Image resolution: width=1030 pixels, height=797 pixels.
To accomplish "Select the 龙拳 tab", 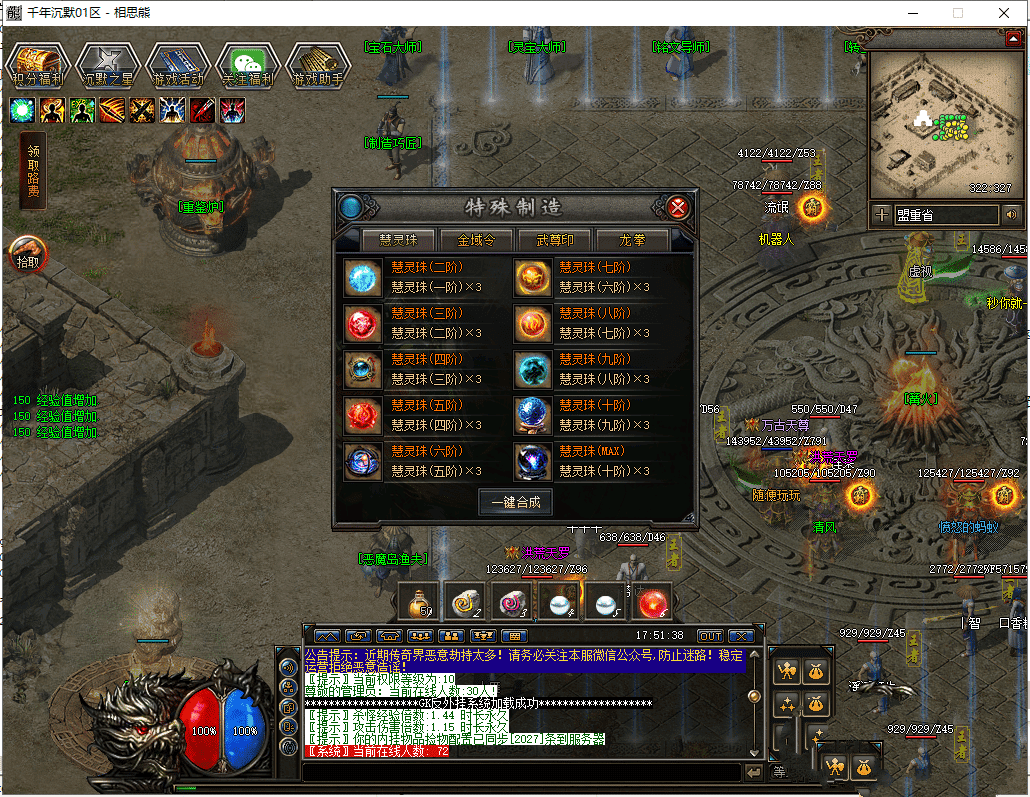I will (632, 240).
